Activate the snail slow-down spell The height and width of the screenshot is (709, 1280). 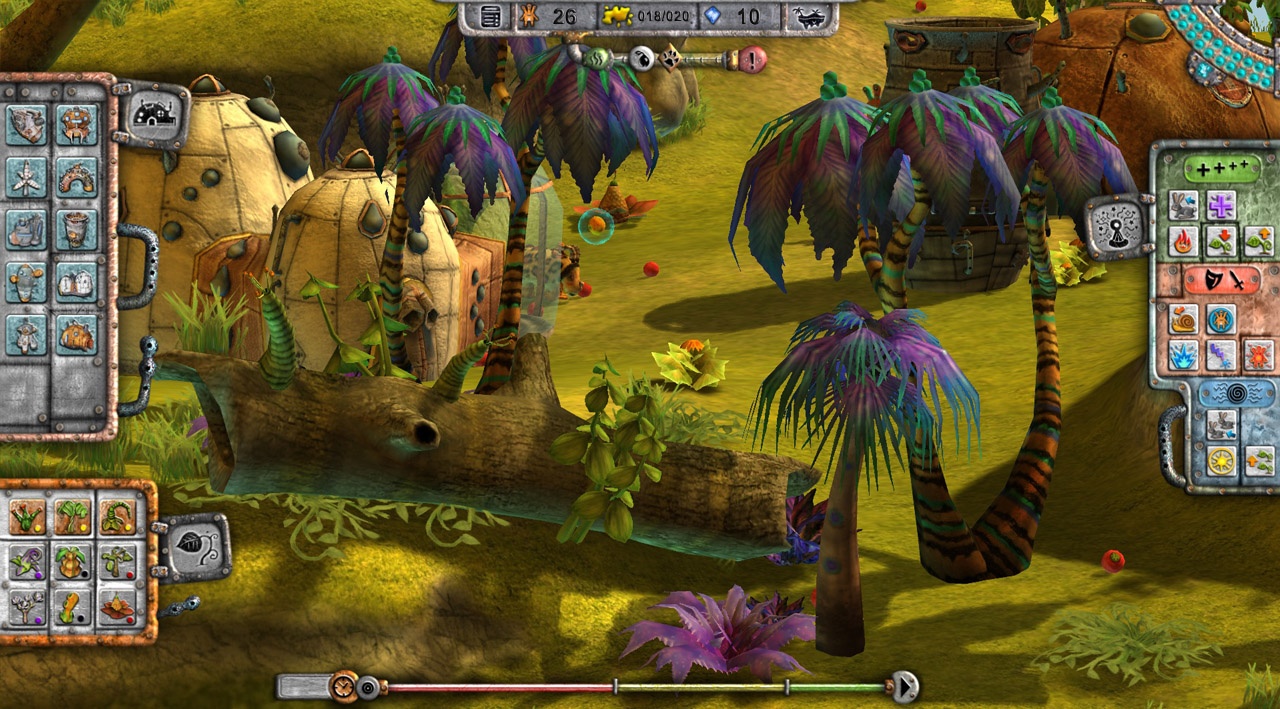(1183, 319)
